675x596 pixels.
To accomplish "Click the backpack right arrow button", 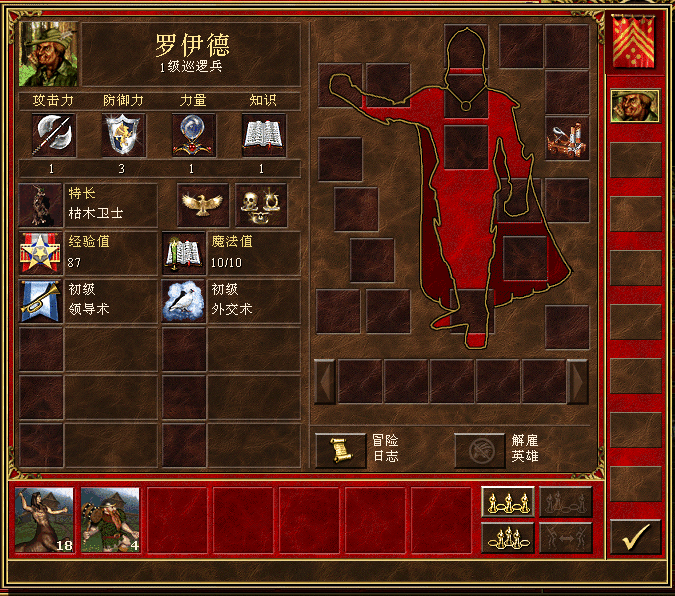I will point(577,381).
